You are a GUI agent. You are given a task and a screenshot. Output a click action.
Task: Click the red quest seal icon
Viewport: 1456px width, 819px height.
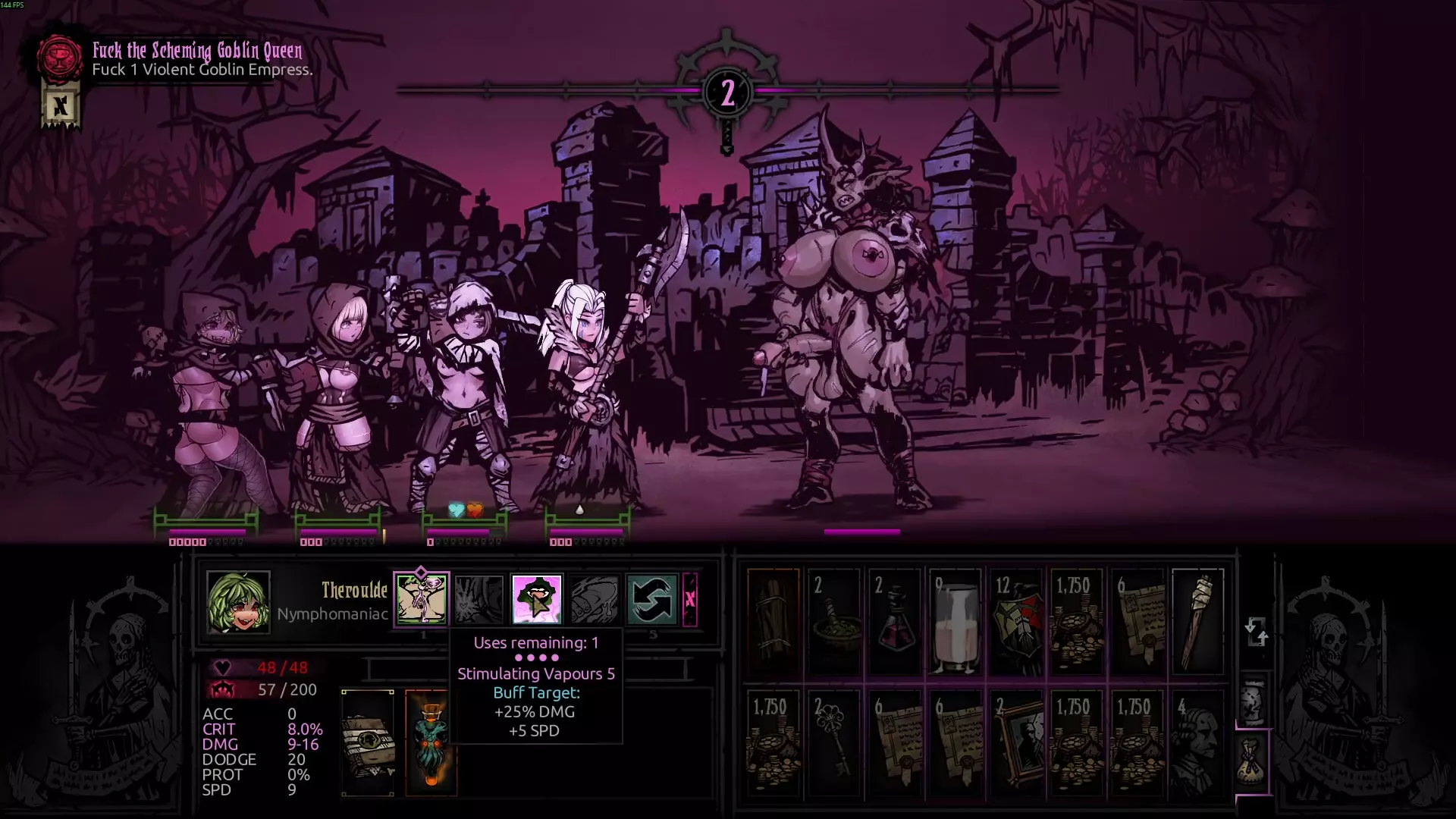tap(60, 58)
